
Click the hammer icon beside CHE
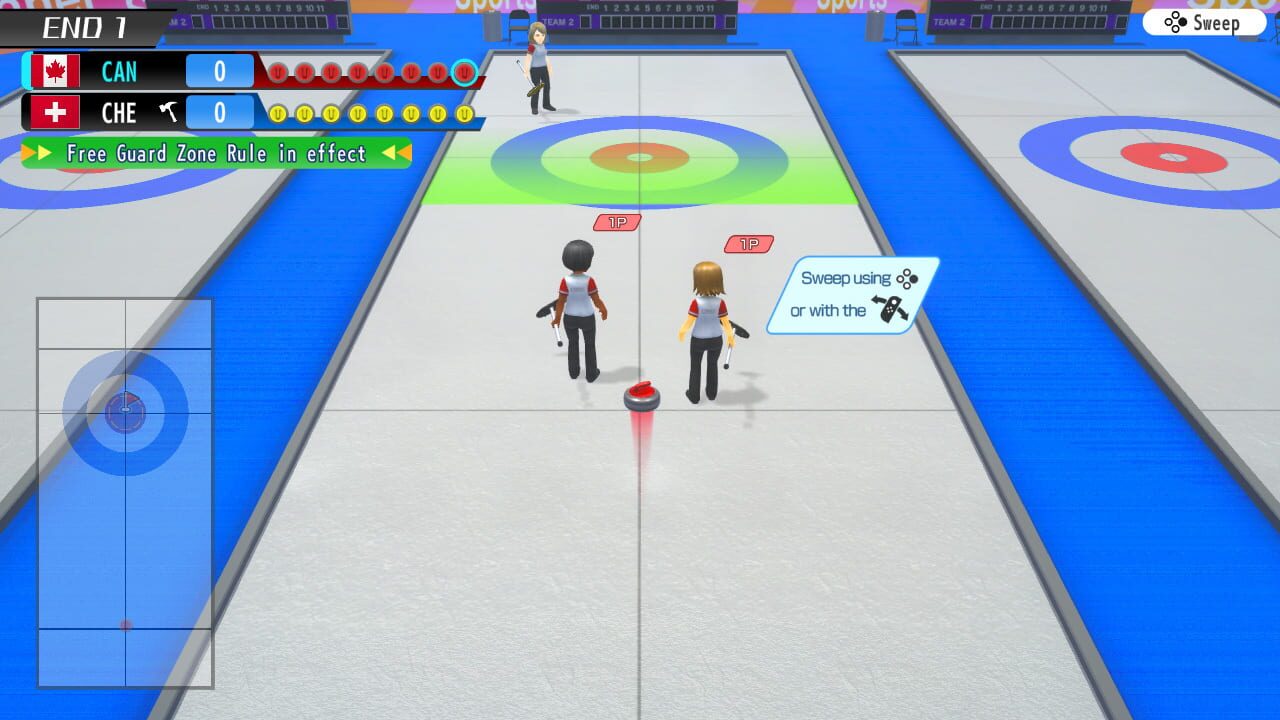[167, 112]
